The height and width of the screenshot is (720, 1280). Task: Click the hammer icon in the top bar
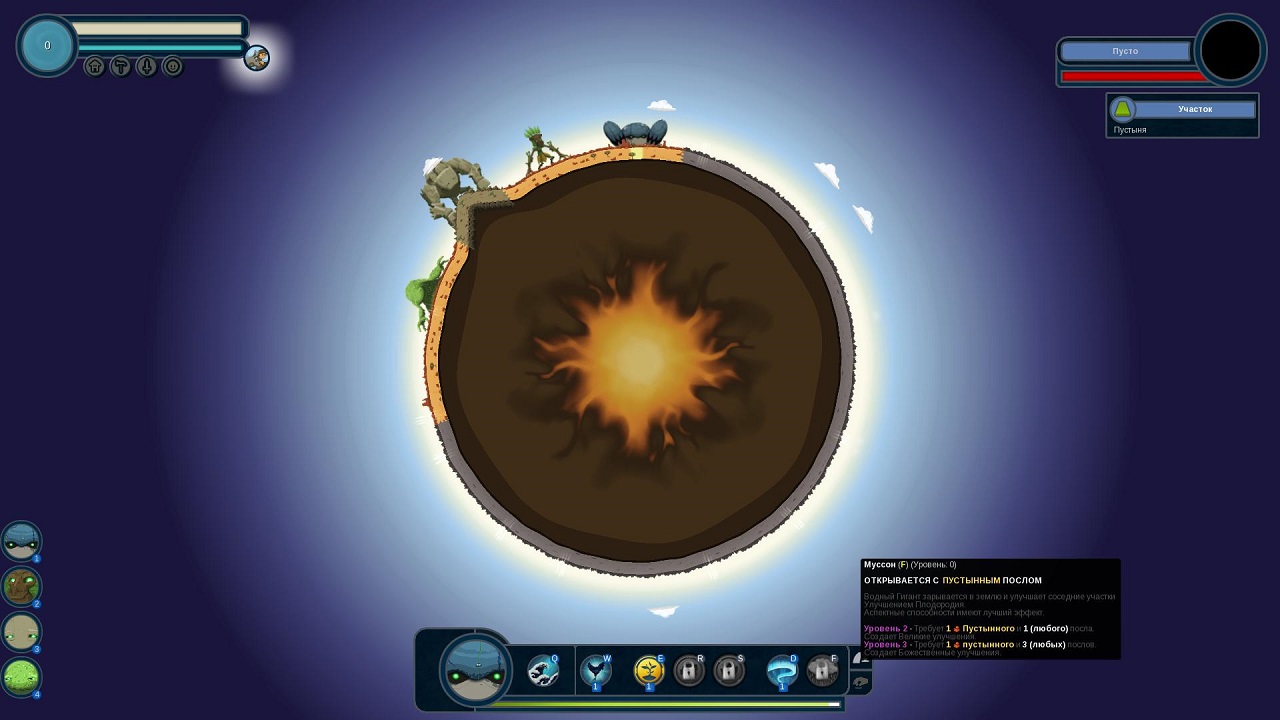coord(120,67)
